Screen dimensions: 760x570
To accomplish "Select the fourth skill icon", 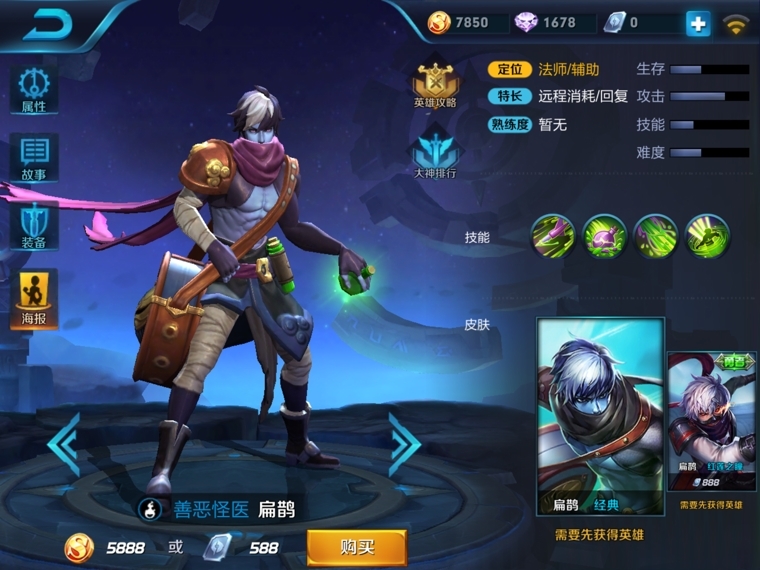I will pos(707,237).
